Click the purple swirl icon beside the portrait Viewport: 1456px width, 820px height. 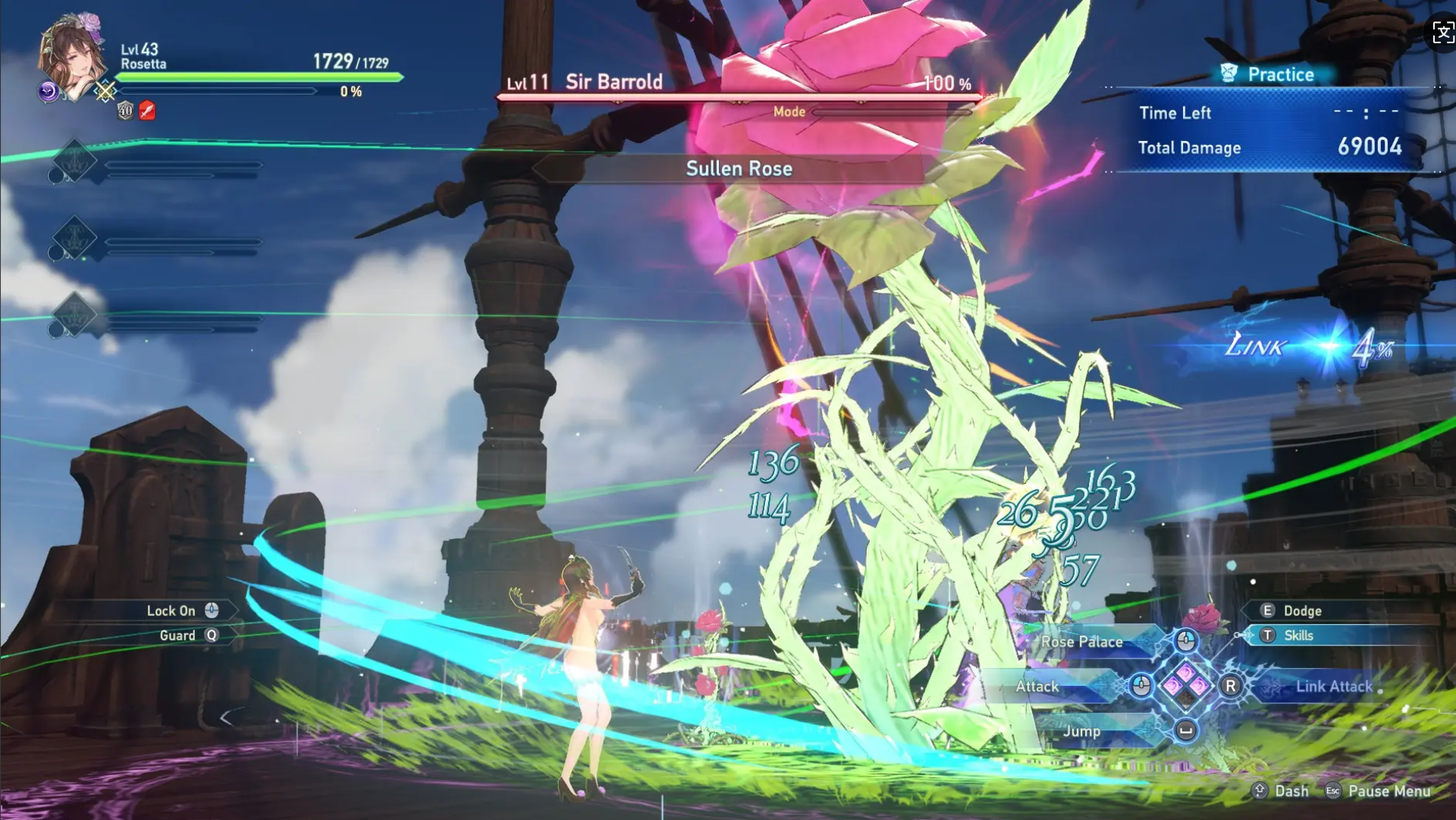[x=48, y=92]
